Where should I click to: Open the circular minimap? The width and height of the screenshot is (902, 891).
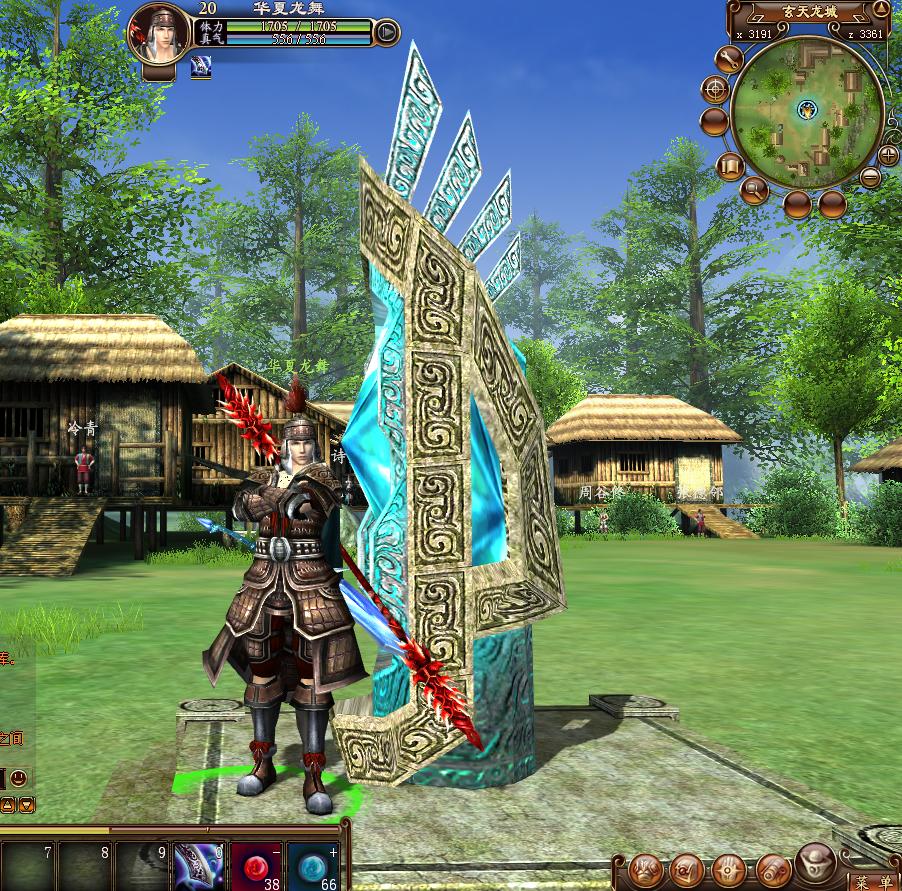806,110
